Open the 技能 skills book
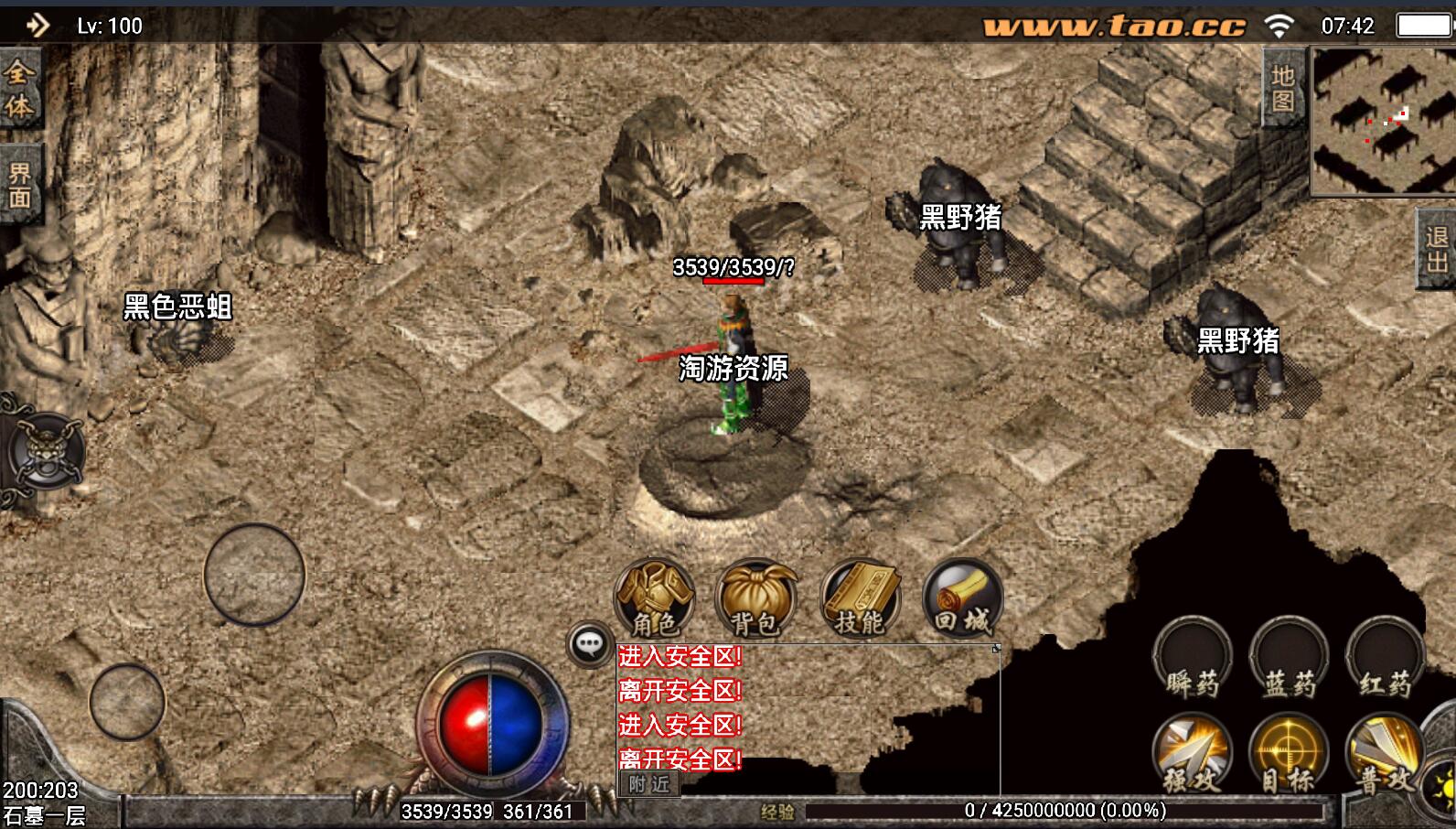The height and width of the screenshot is (829, 1456). pyautogui.click(x=860, y=598)
